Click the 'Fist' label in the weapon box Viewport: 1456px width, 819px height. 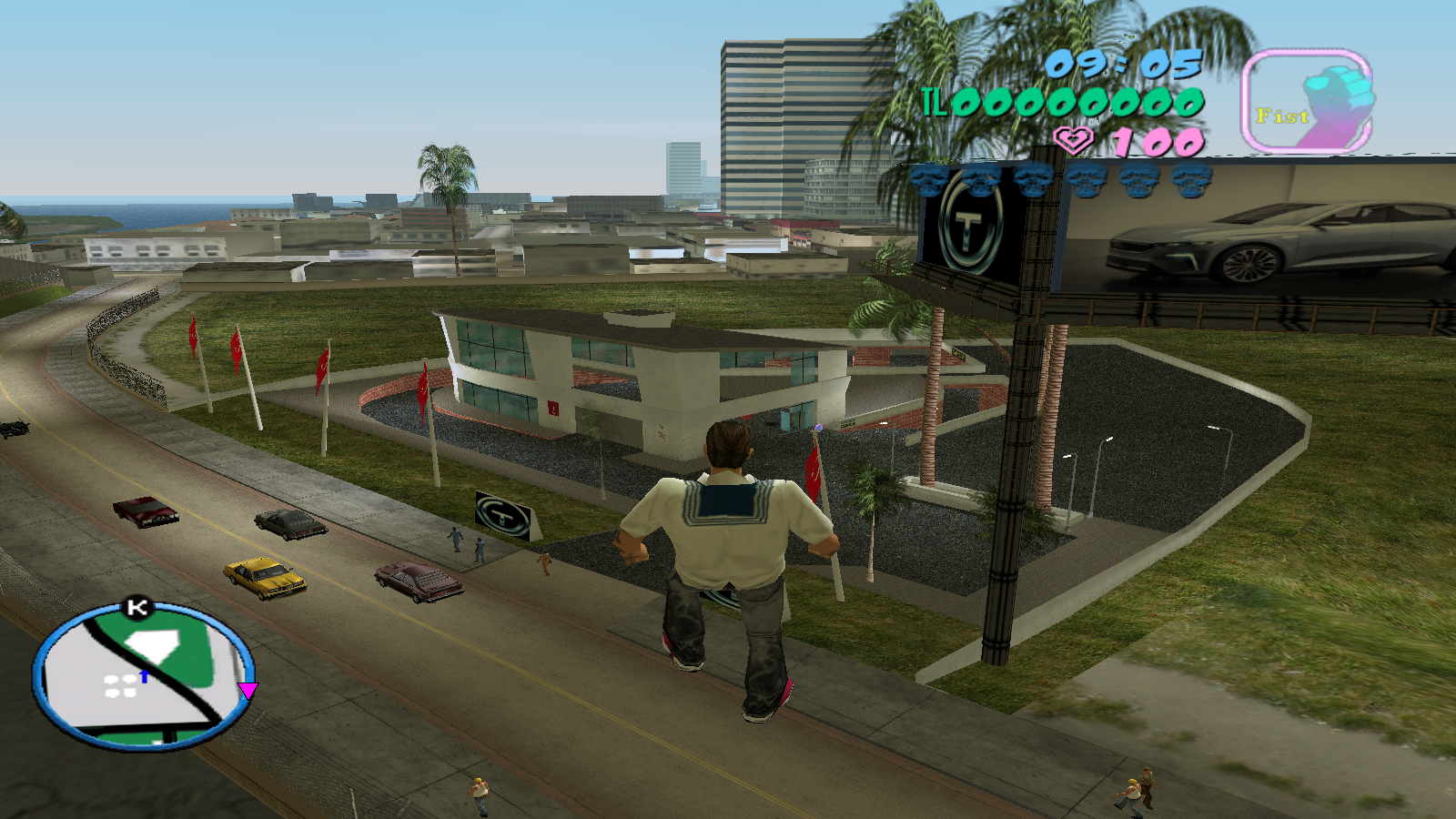(x=1280, y=115)
